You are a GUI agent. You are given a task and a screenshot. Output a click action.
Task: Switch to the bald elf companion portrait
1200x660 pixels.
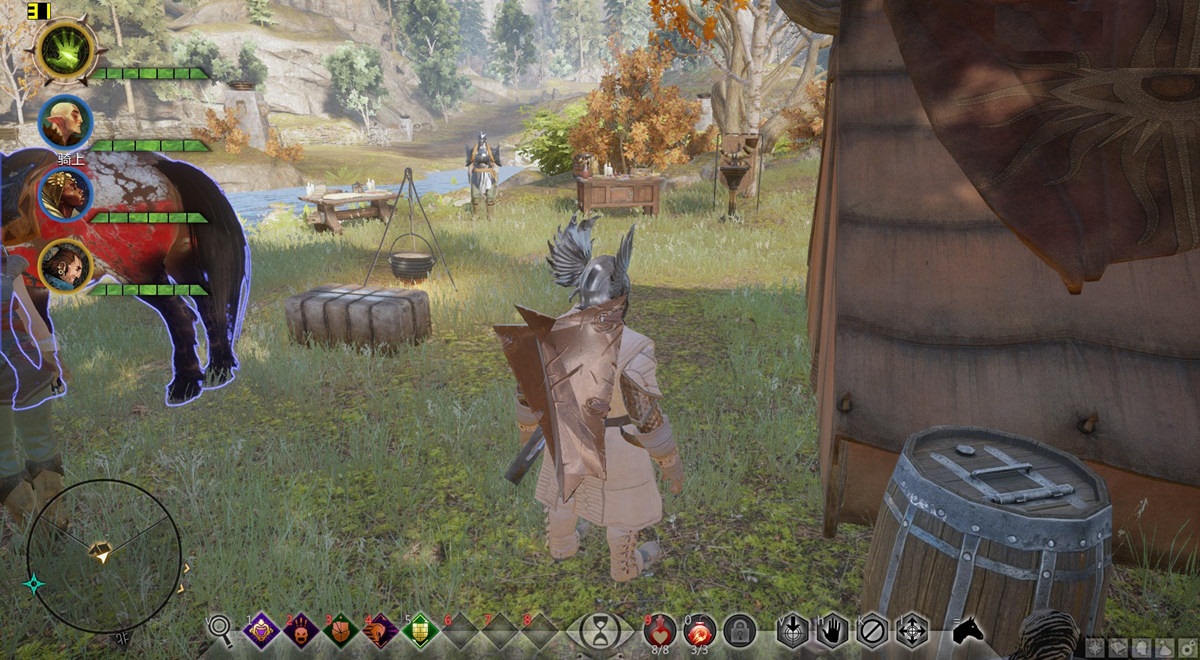coord(66,122)
